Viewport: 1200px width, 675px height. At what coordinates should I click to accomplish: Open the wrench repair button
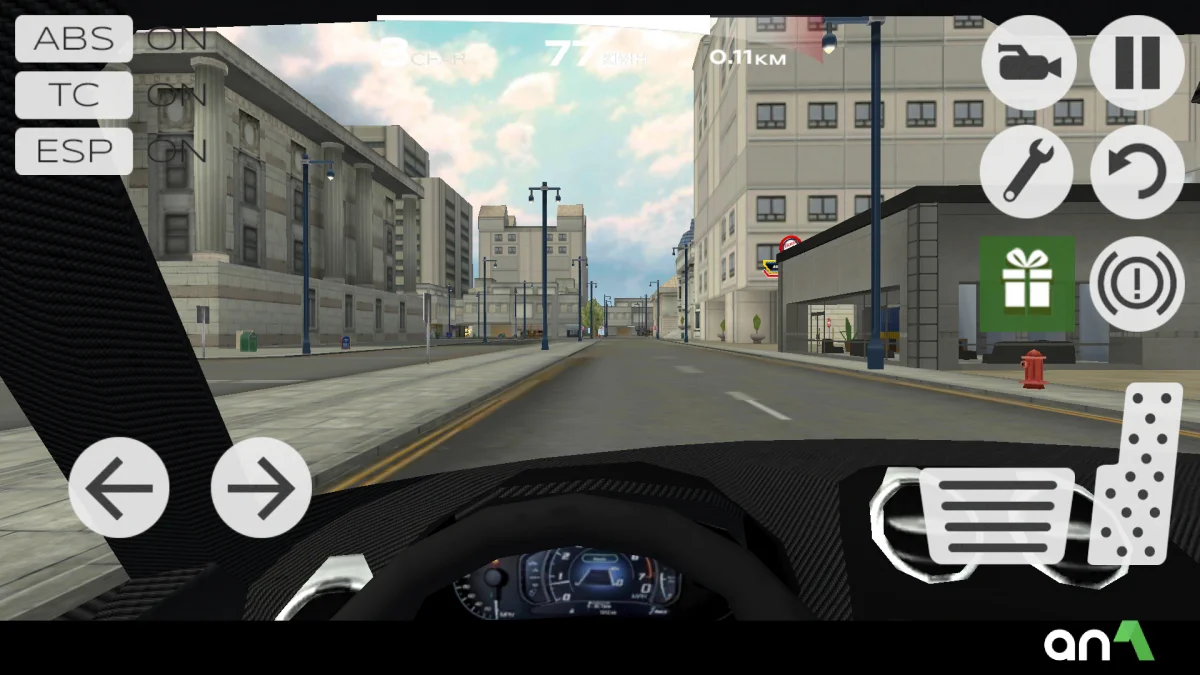click(1027, 172)
